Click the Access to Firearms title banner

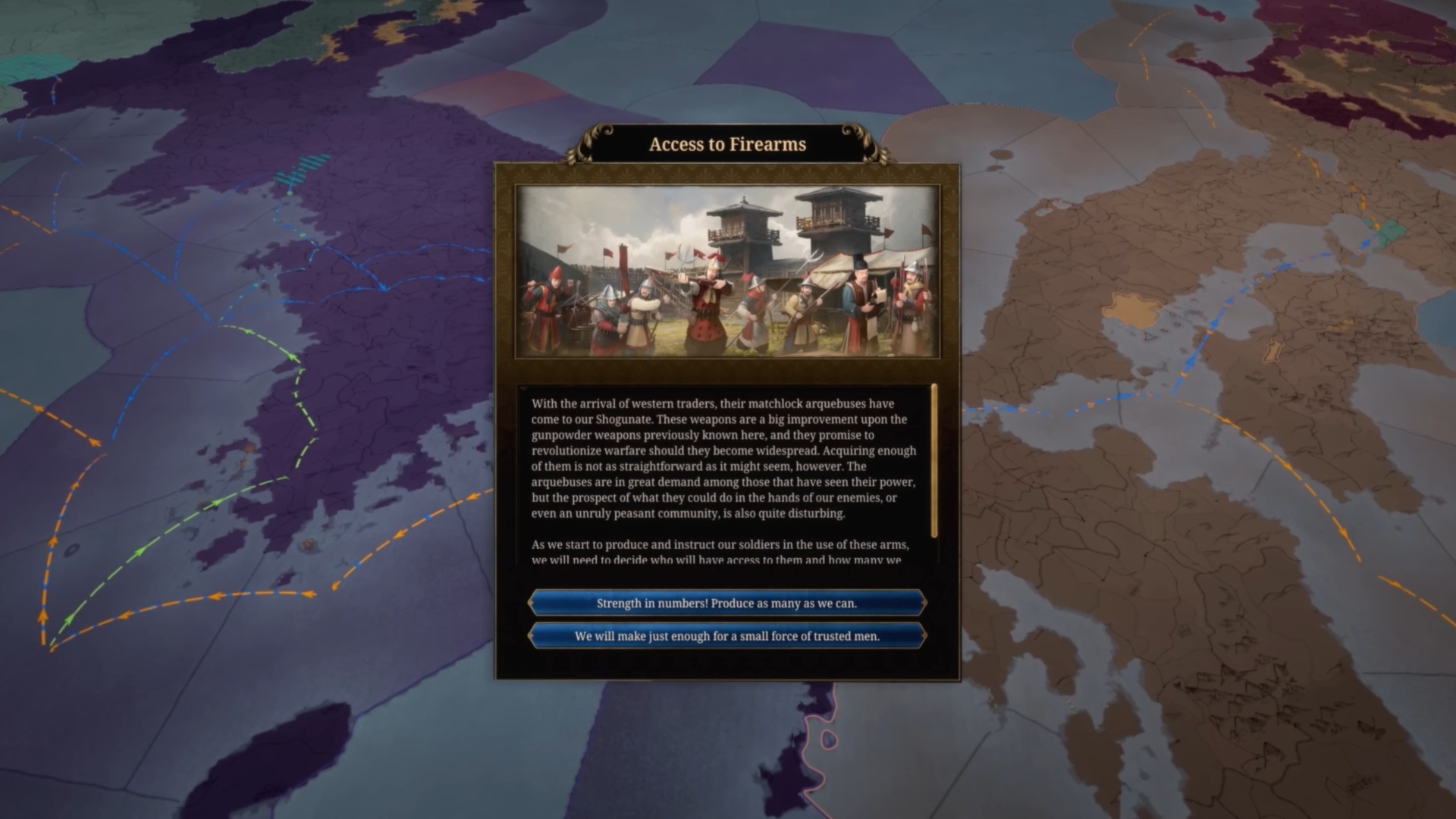point(726,144)
